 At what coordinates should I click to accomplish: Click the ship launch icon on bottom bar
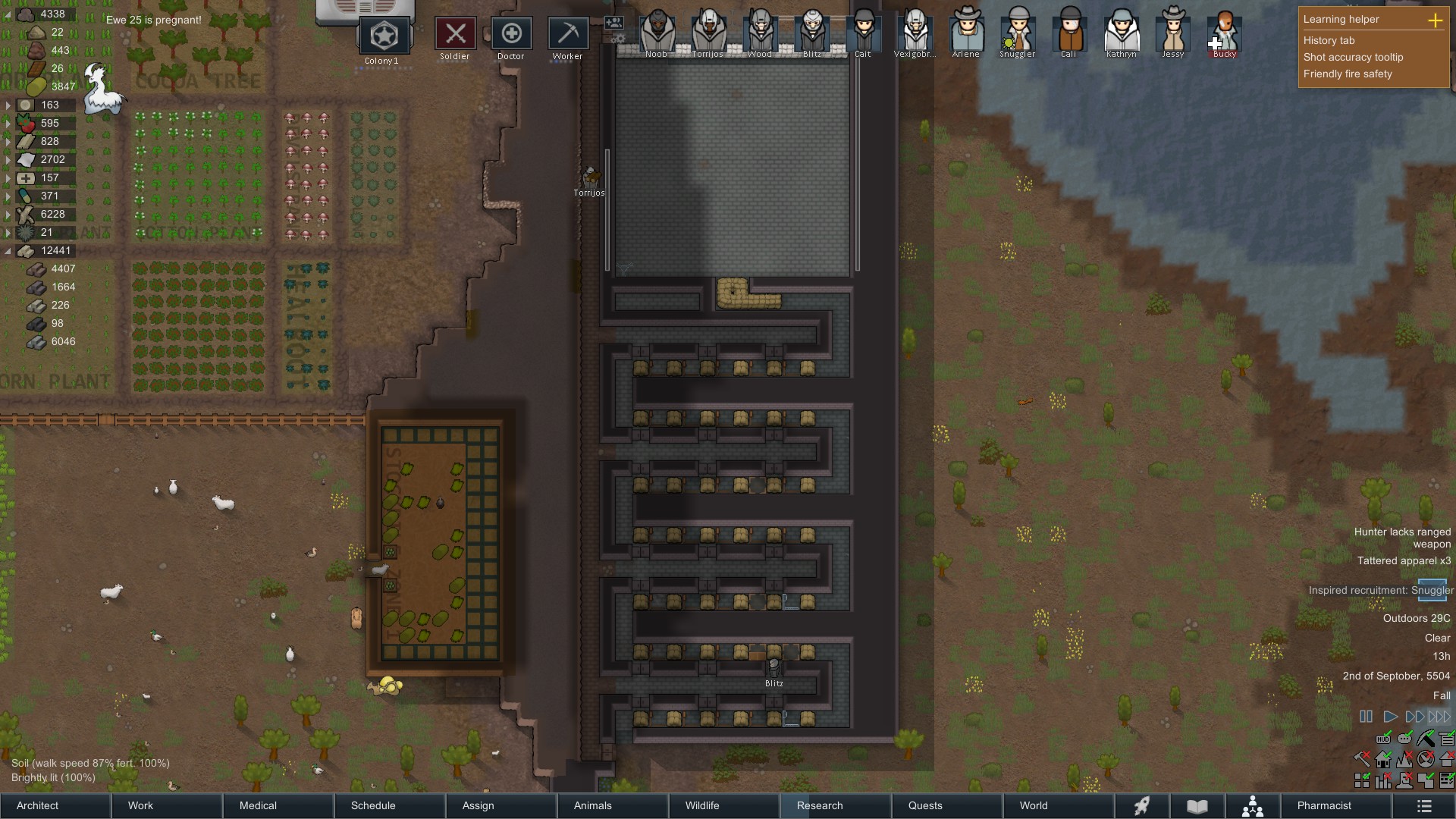pos(1142,806)
